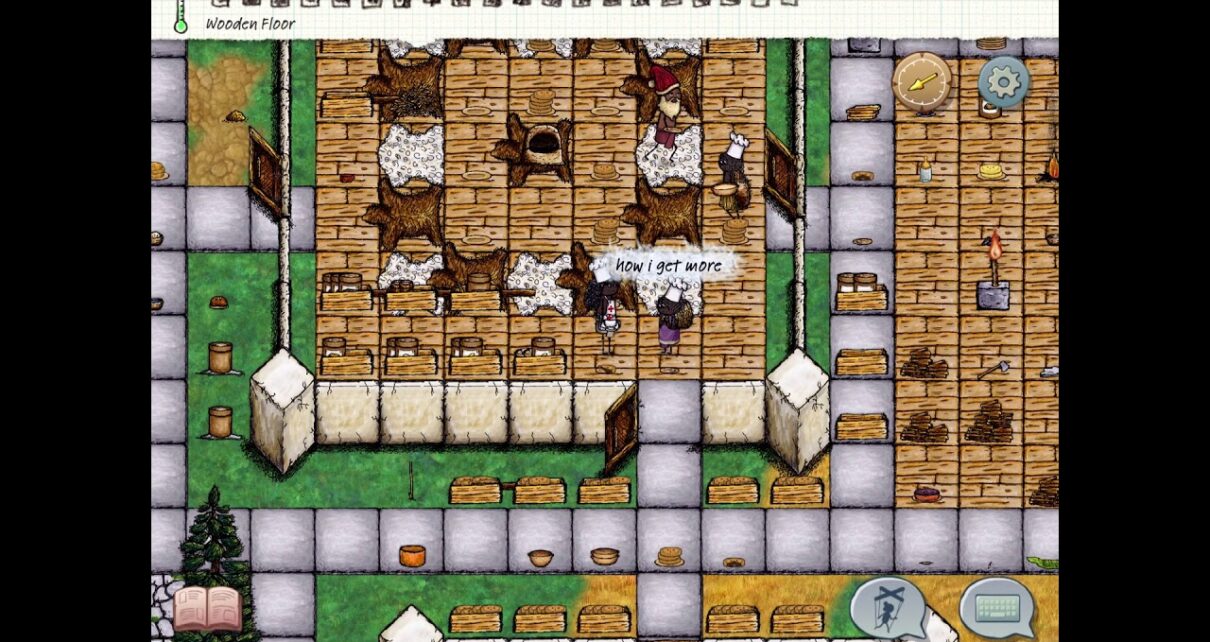Tap the compass home arrow

[921, 82]
